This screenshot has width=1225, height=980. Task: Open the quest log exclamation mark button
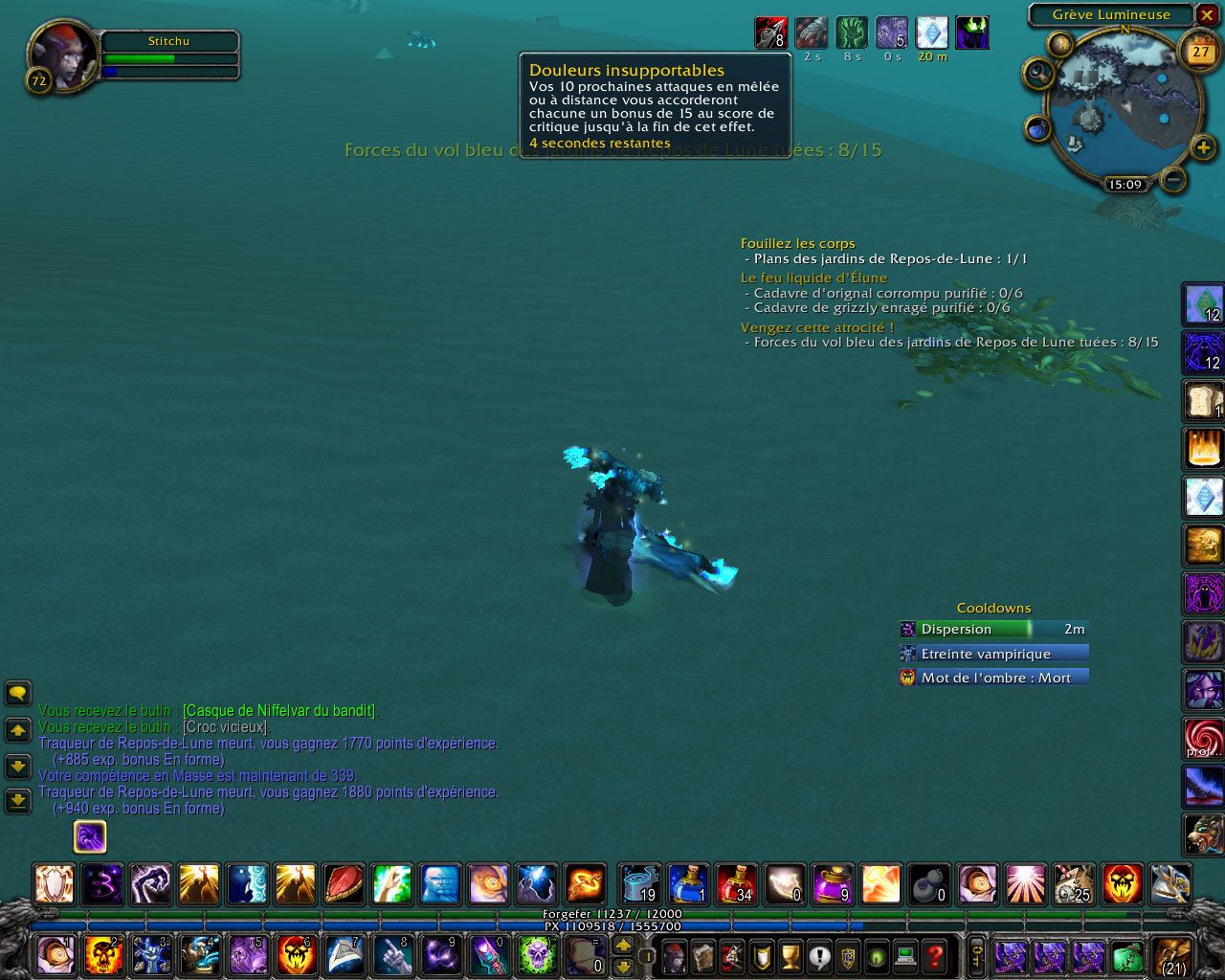point(819,956)
